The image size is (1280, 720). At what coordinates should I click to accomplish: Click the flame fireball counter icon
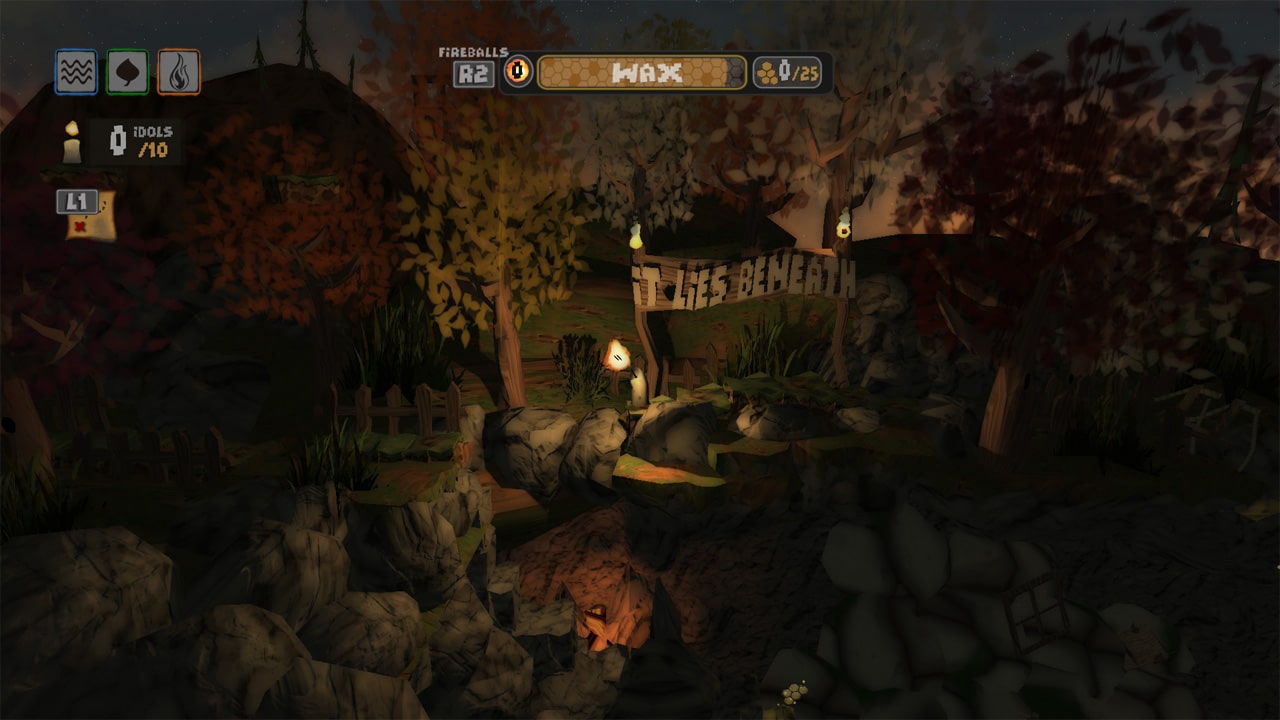coord(519,70)
